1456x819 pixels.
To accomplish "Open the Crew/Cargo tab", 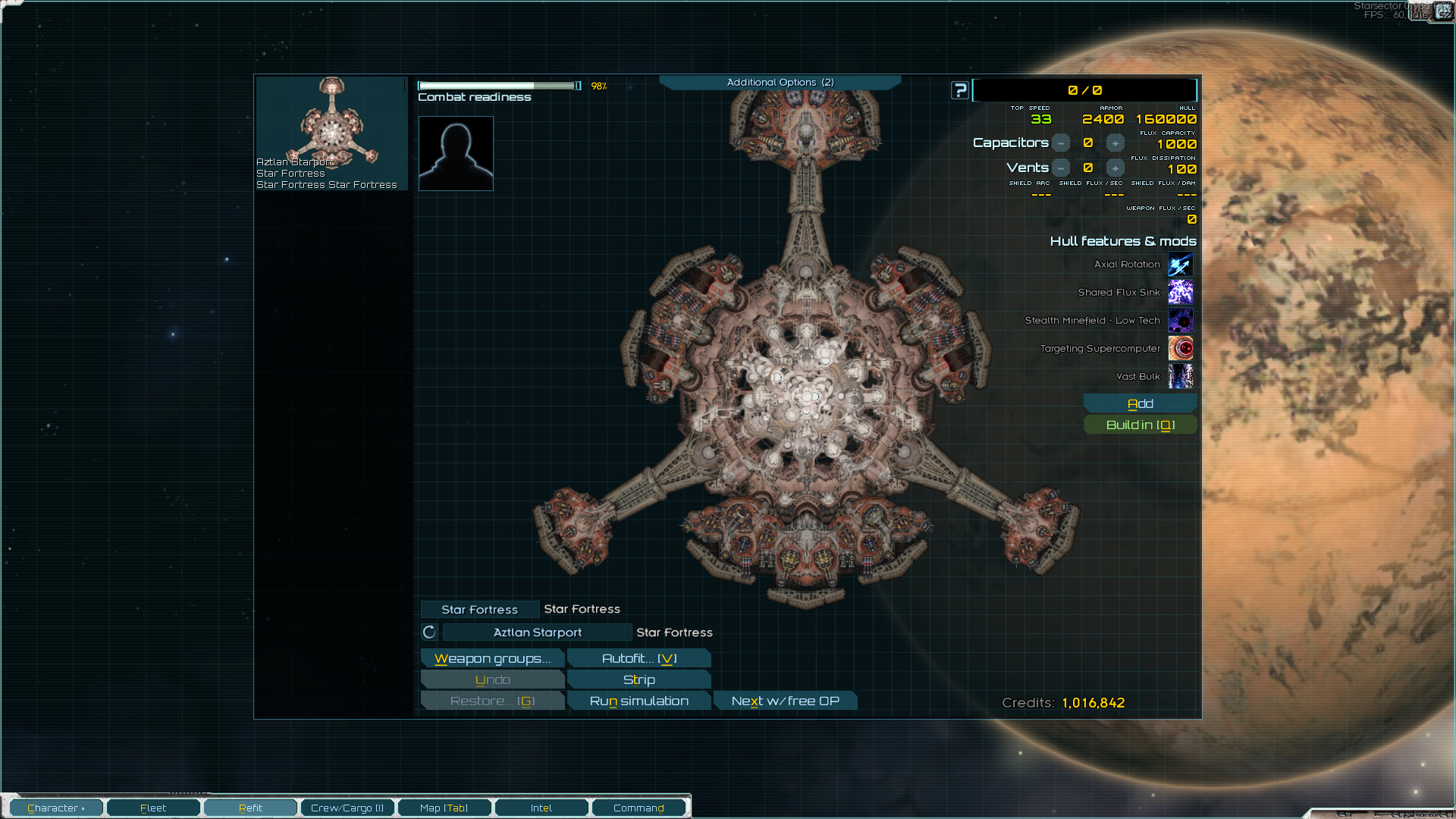I will (x=347, y=808).
